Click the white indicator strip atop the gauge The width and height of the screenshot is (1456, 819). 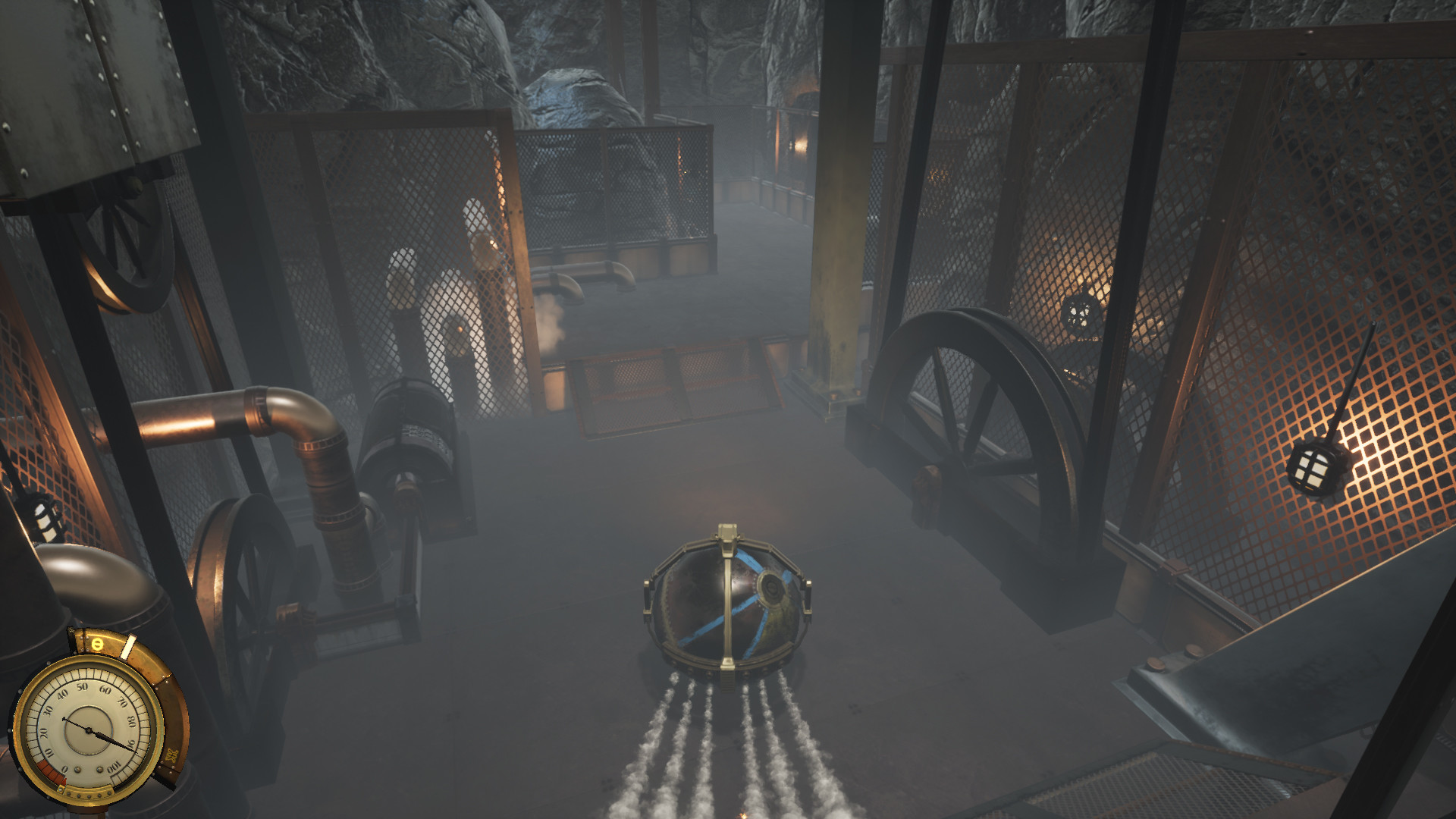pos(127,648)
